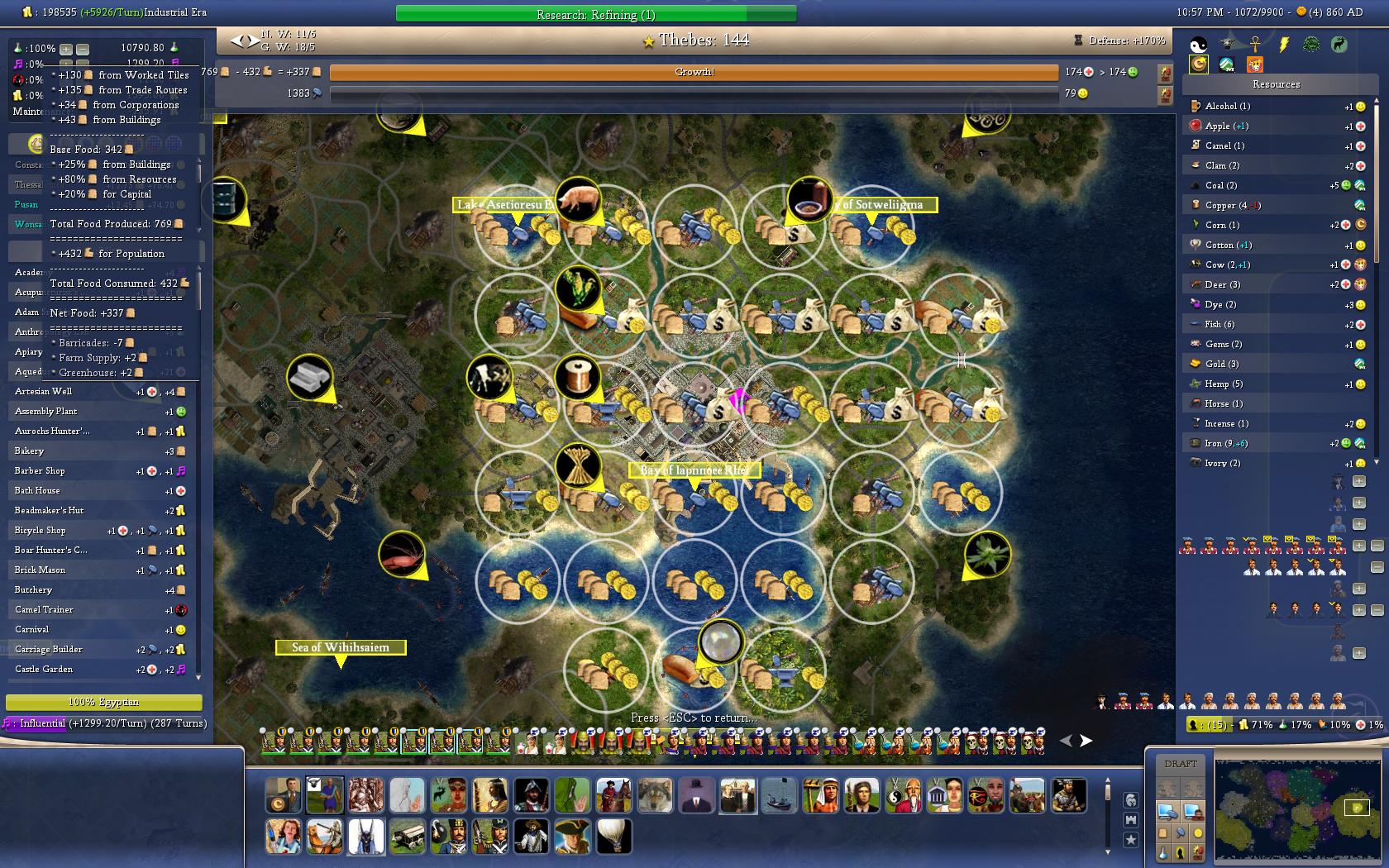Click the DRAFT button
This screenshot has width=1389, height=868.
tap(1180, 763)
